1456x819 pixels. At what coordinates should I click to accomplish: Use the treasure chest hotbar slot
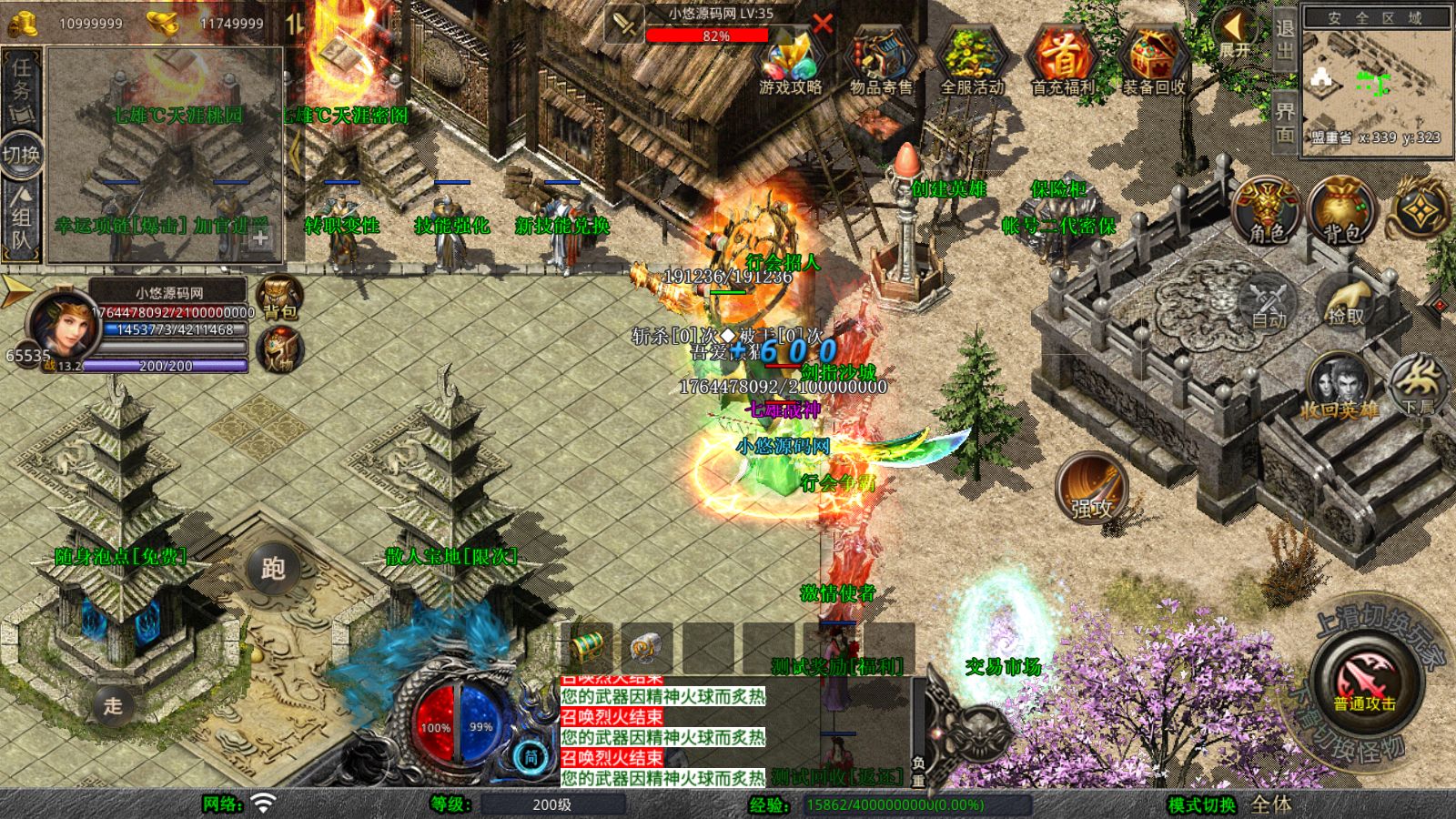click(x=587, y=648)
